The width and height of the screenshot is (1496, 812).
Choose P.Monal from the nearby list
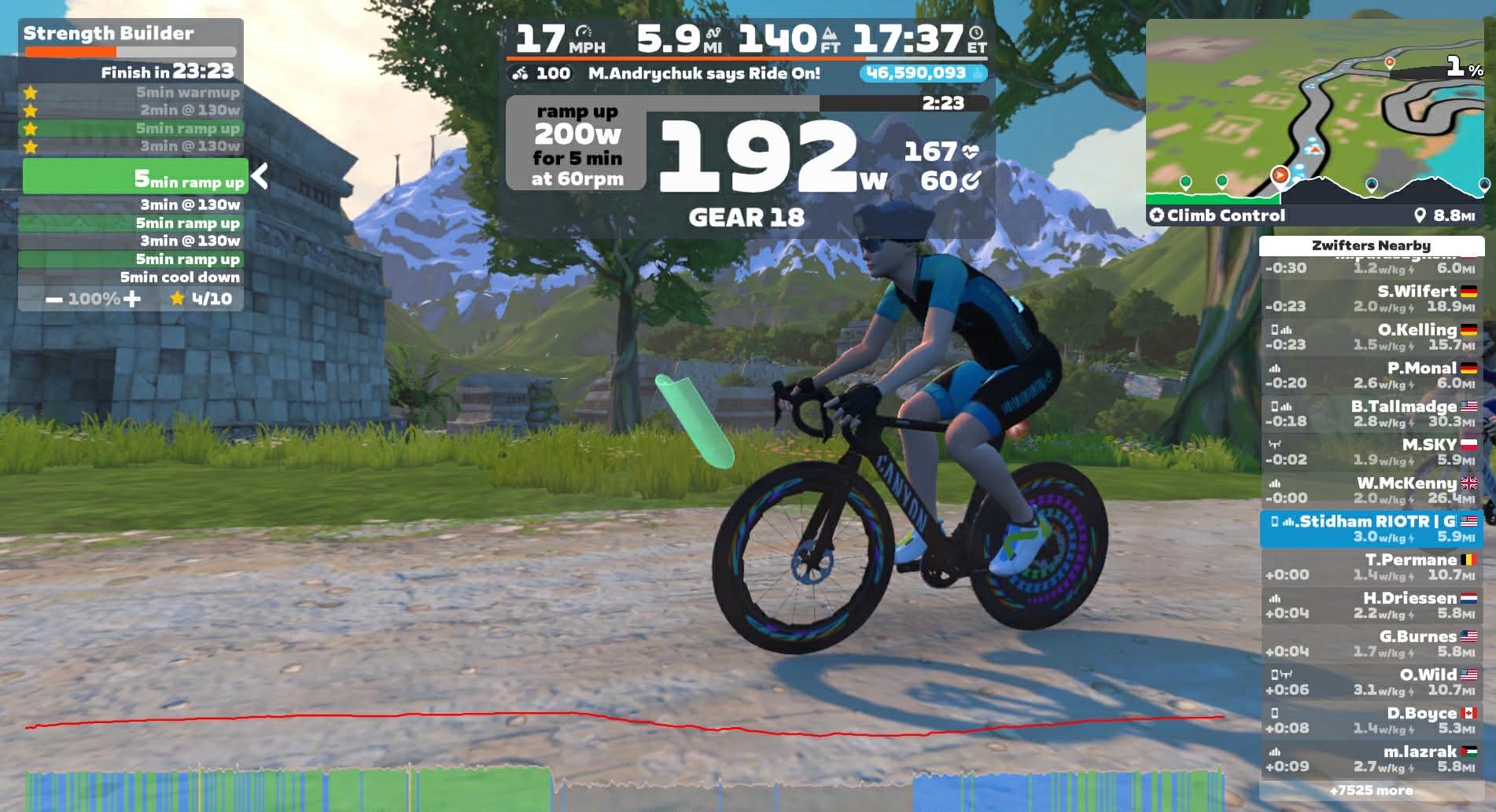pyautogui.click(x=1372, y=376)
